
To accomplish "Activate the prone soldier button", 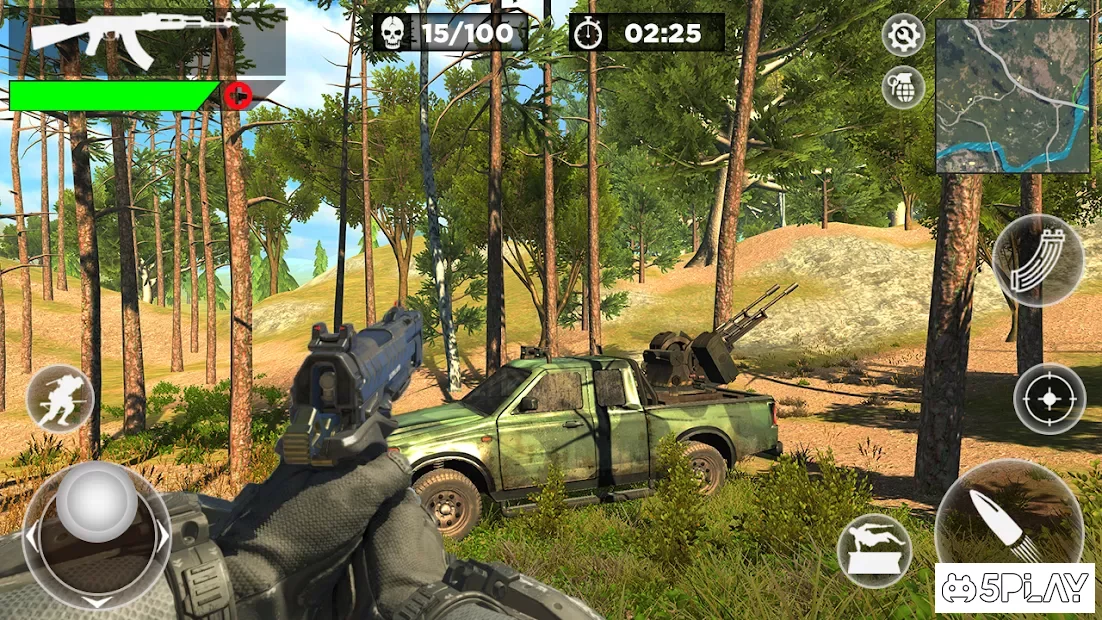I will (x=874, y=550).
